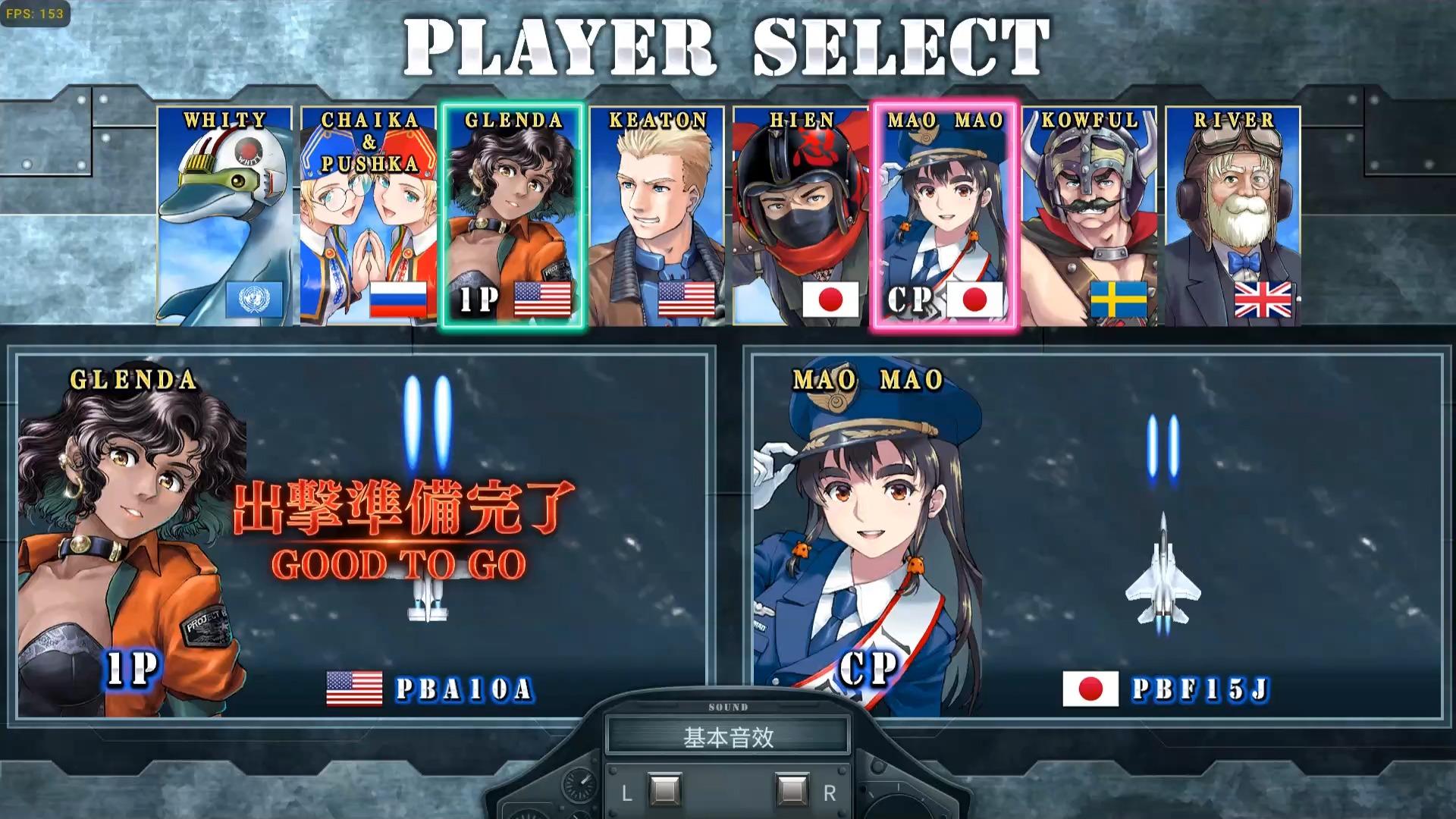Open the sound selection display

coord(728,736)
